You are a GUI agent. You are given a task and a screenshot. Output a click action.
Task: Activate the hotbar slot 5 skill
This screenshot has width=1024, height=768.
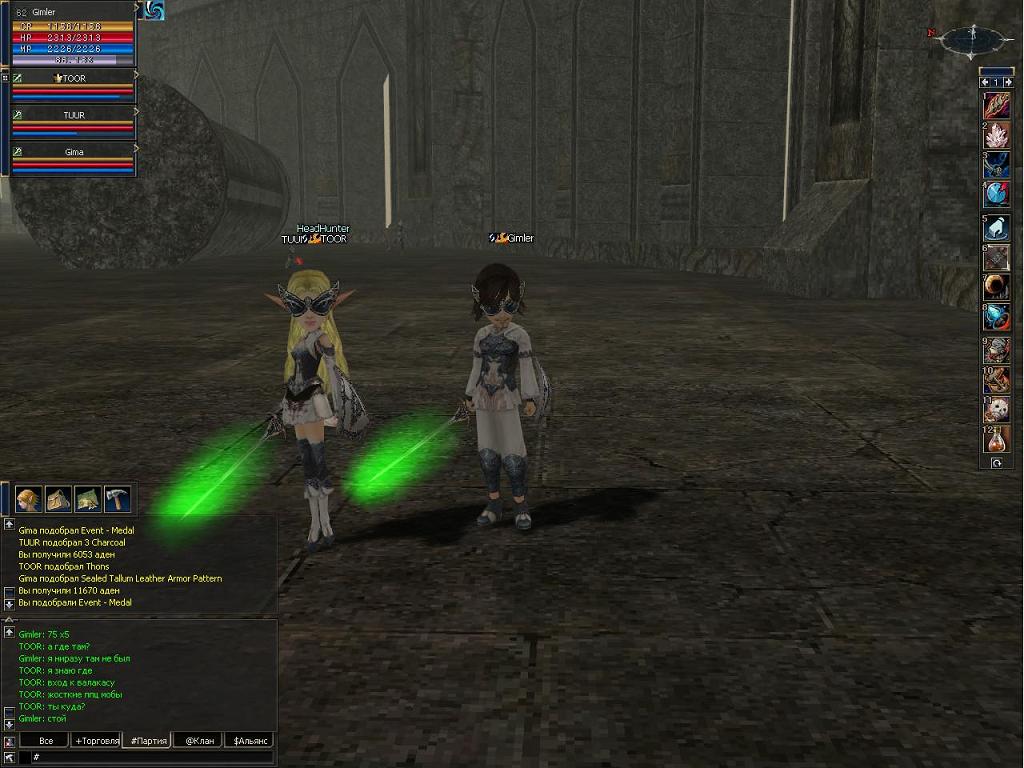996,229
